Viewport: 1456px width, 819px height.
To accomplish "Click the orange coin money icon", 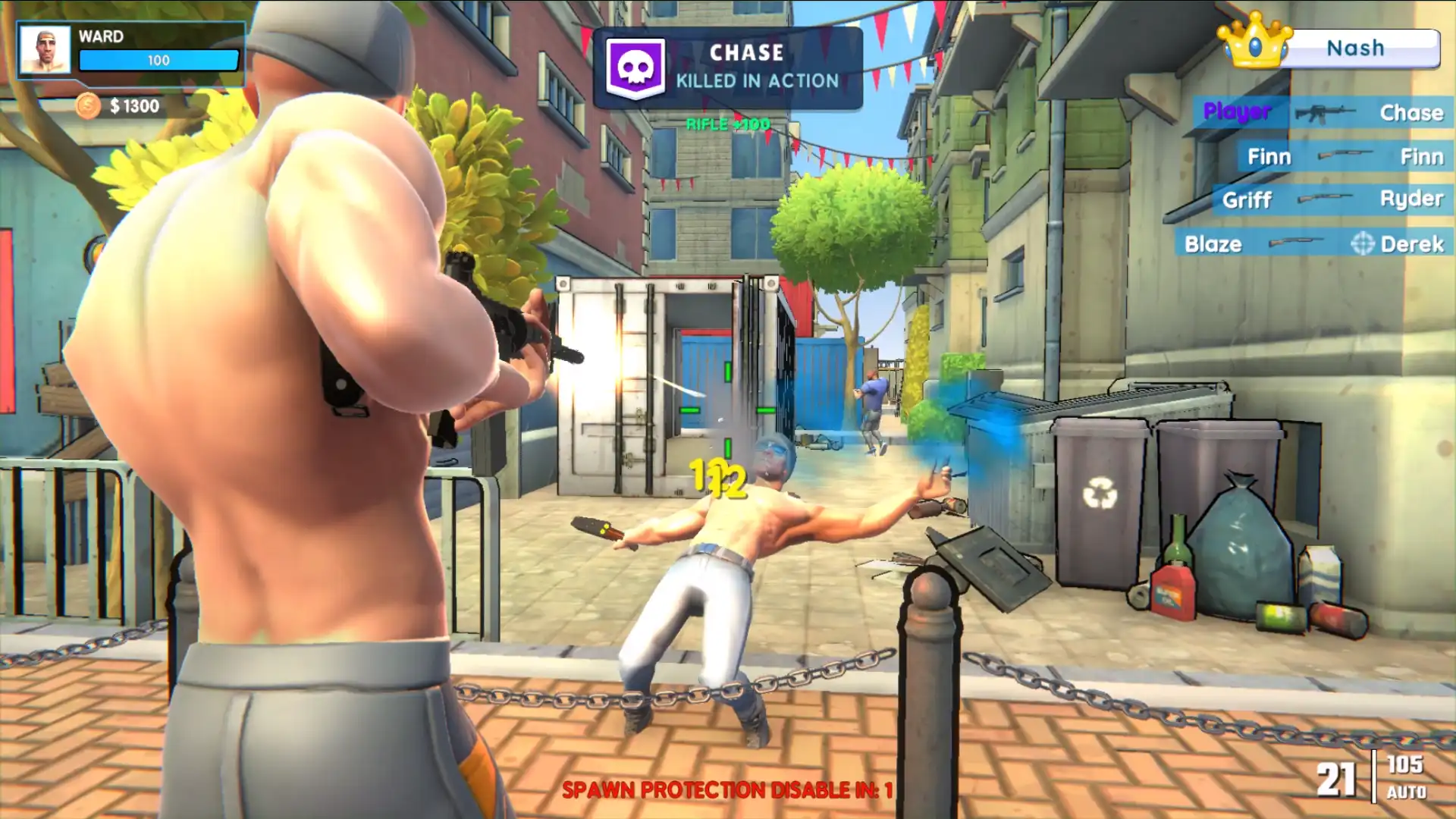I will pos(88,105).
